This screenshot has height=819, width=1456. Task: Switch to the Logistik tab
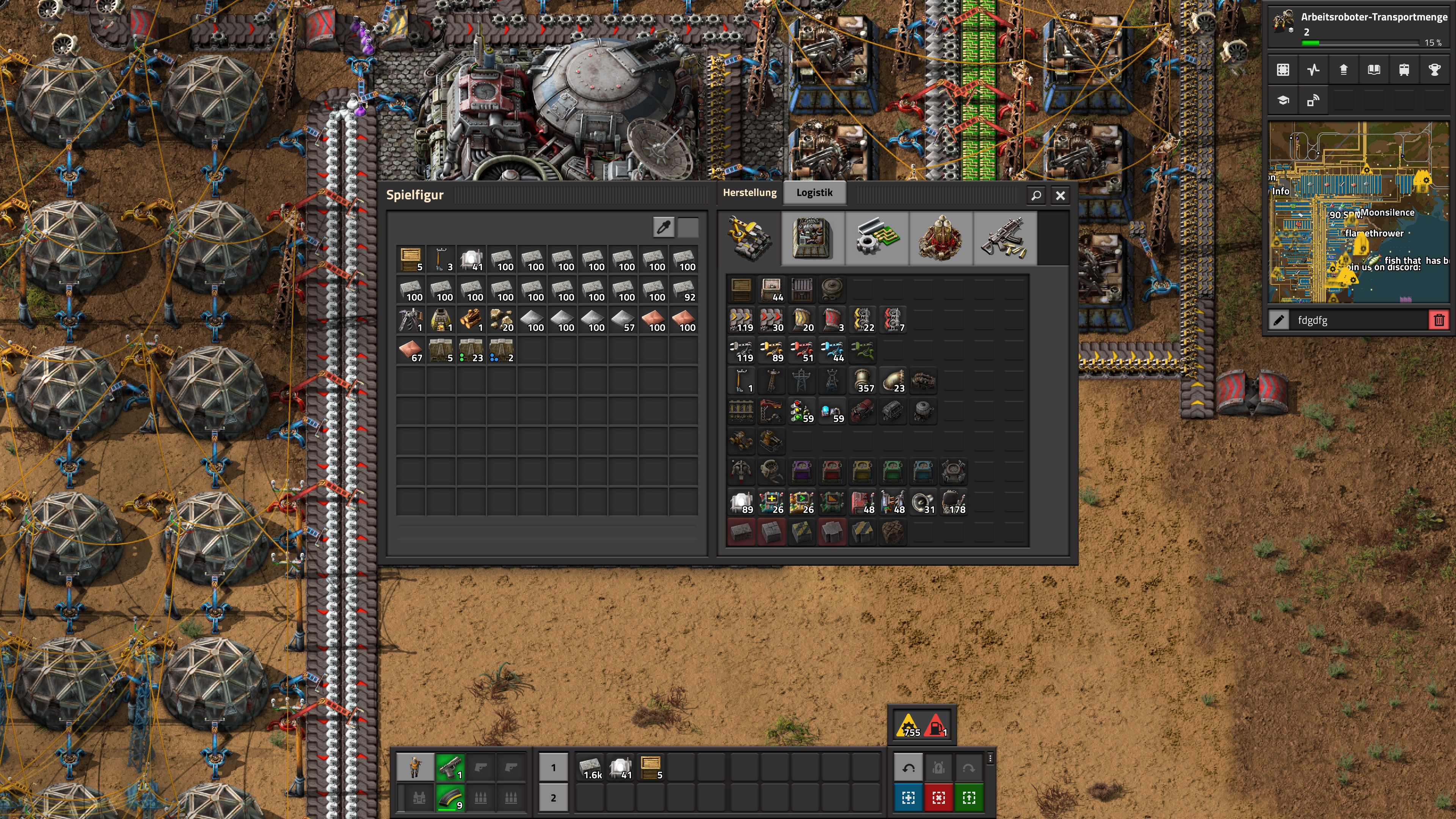814,193
